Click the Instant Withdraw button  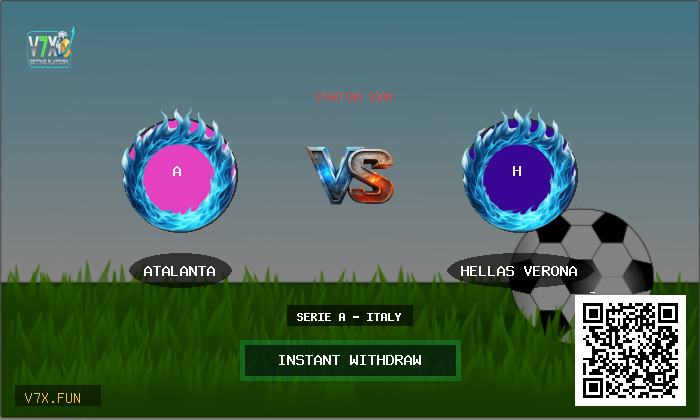click(x=350, y=360)
